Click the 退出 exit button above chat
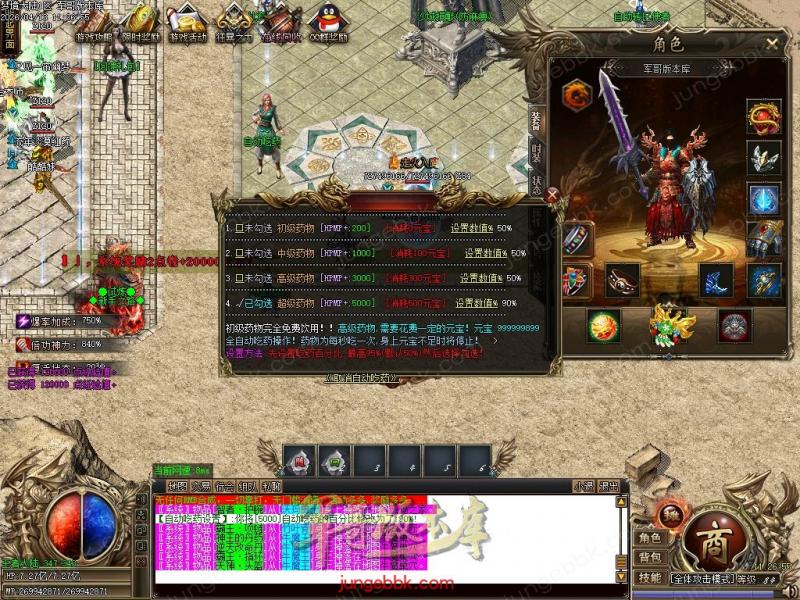 609,486
